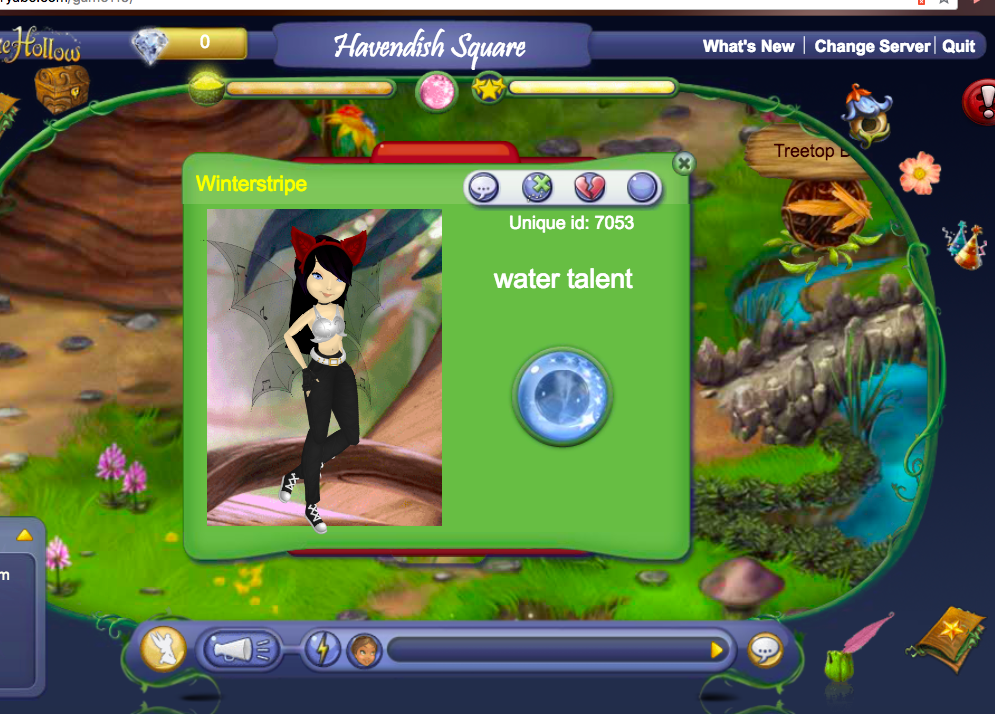Open the treasure chest icon

point(62,88)
